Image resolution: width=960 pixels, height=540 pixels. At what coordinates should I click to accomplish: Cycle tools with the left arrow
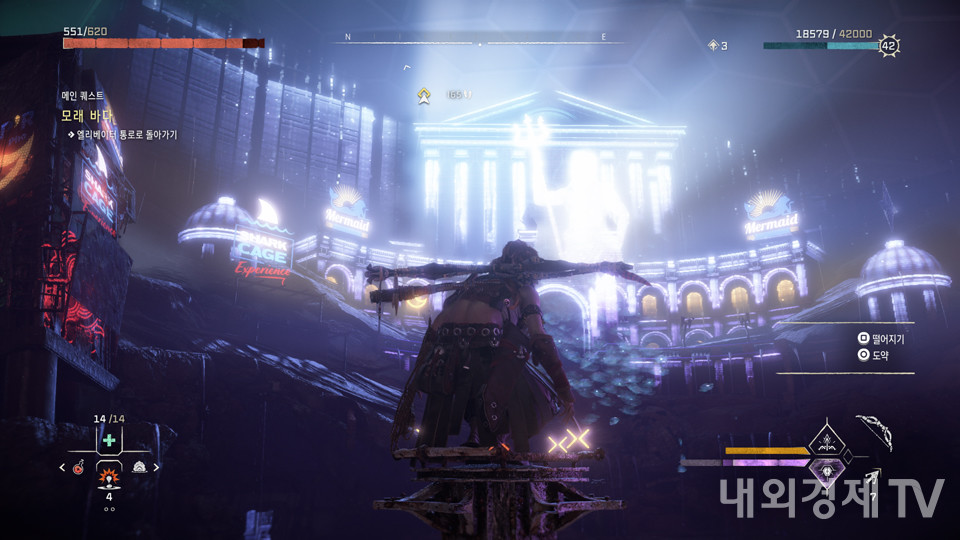tap(62, 467)
